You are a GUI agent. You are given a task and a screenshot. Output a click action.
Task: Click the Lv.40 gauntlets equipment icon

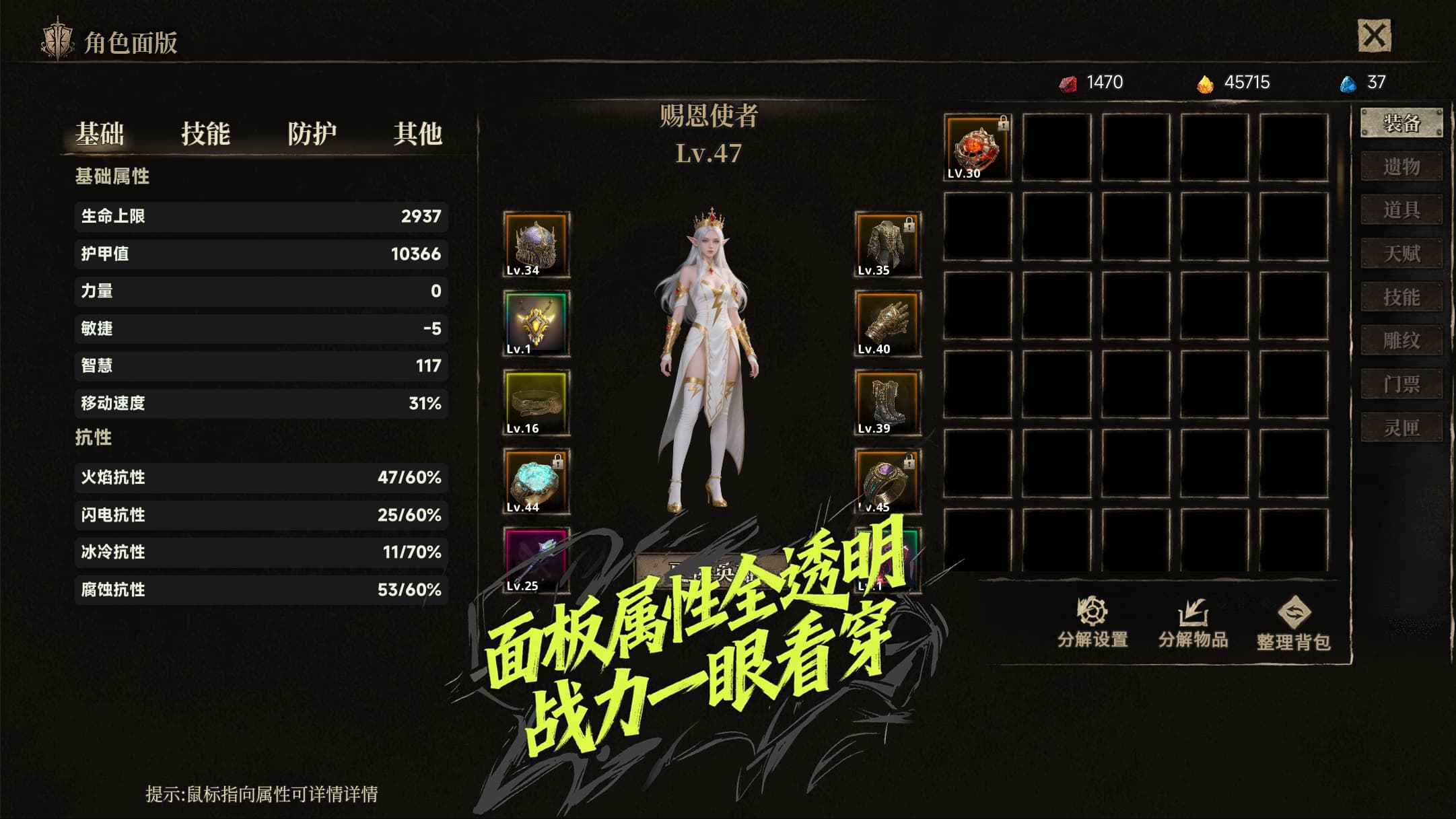(x=887, y=324)
